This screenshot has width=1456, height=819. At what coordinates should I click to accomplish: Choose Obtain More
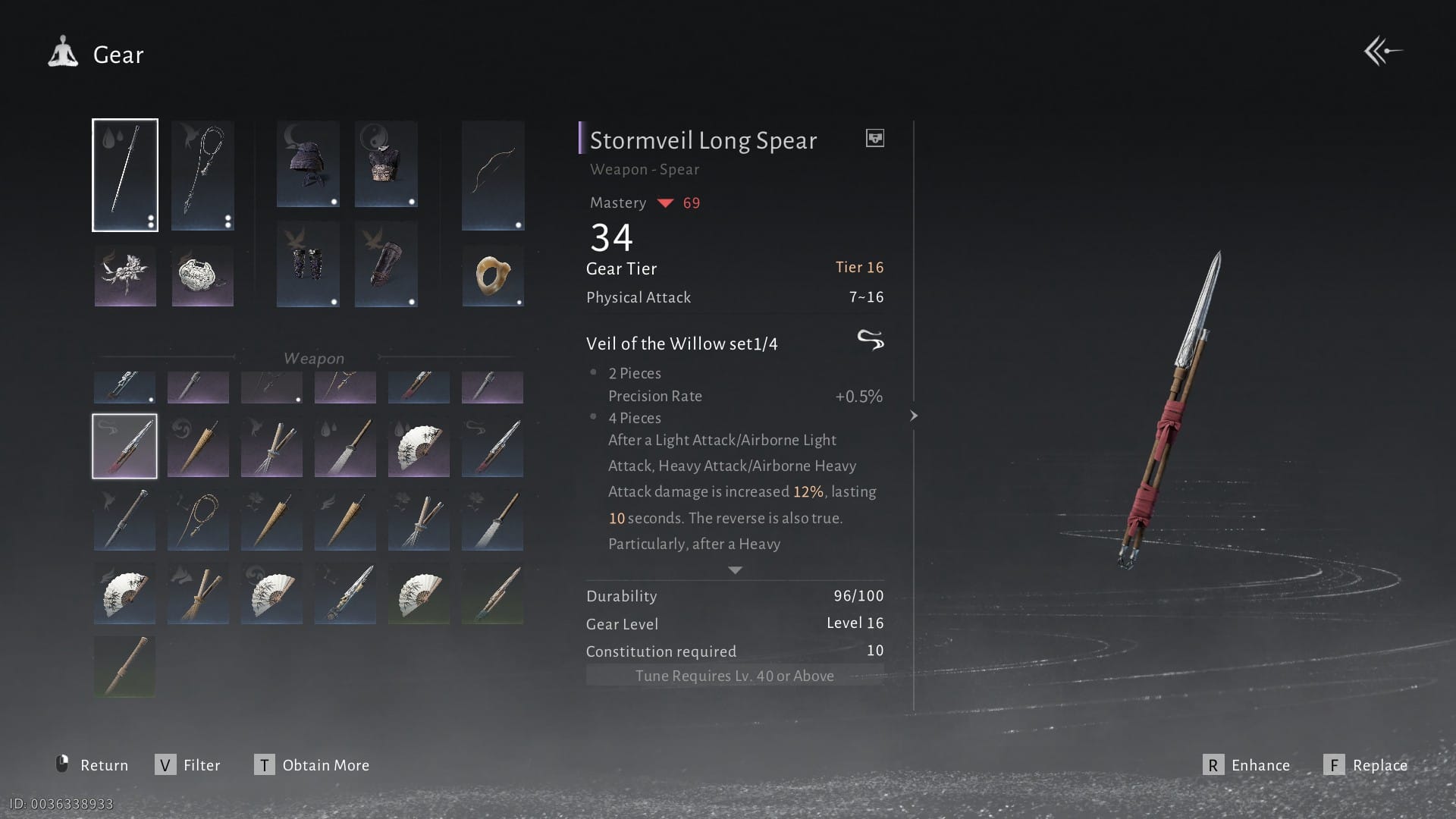312,765
